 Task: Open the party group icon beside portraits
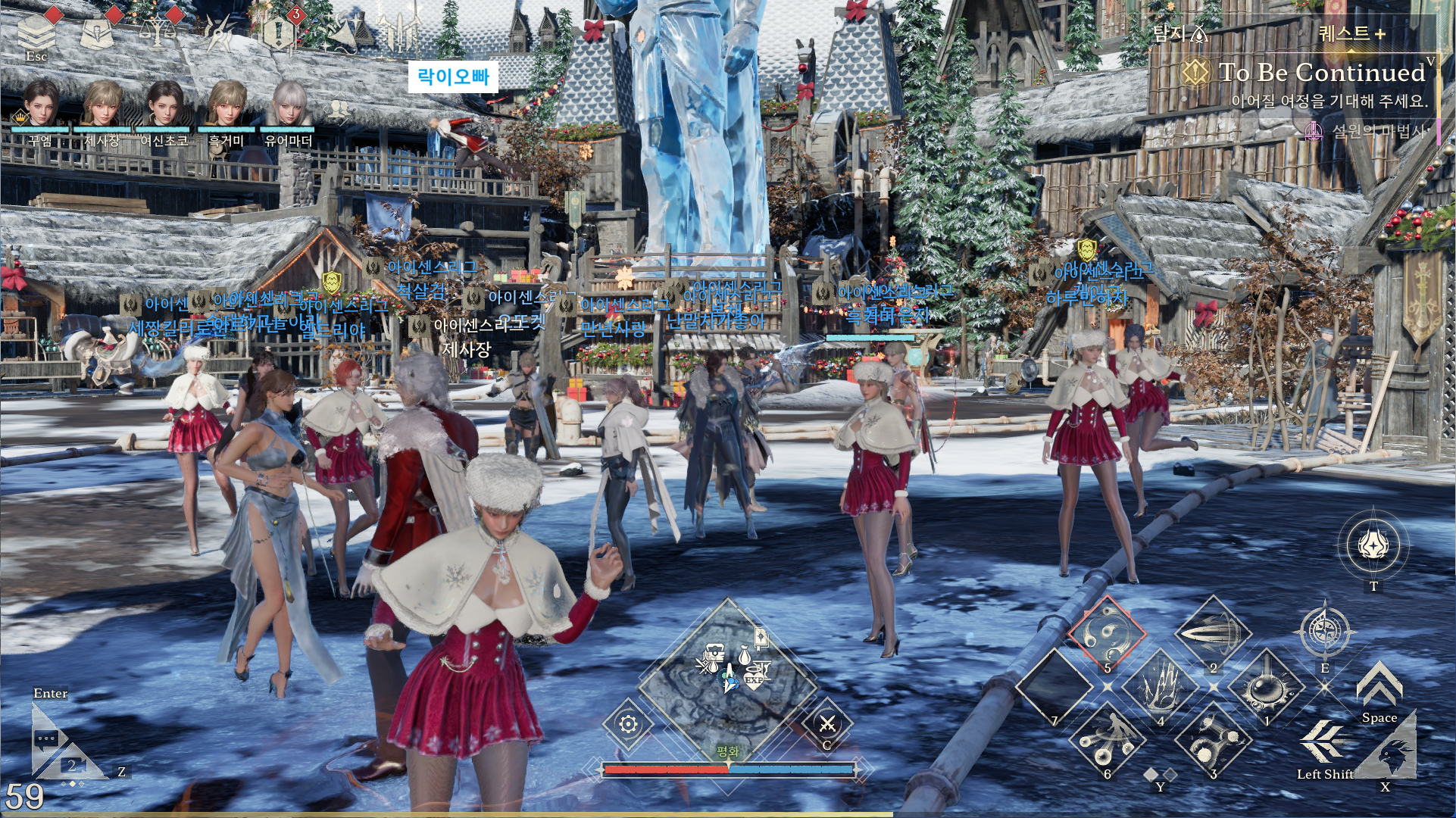click(339, 110)
